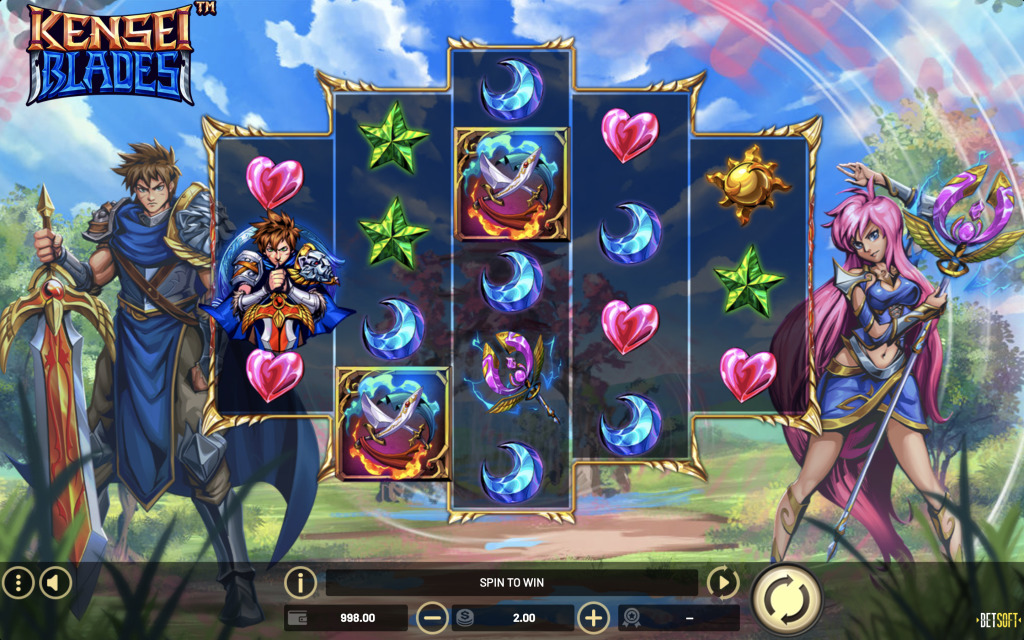1024x640 pixels.
Task: Increase the bet with the plus button
Action: tap(593, 617)
